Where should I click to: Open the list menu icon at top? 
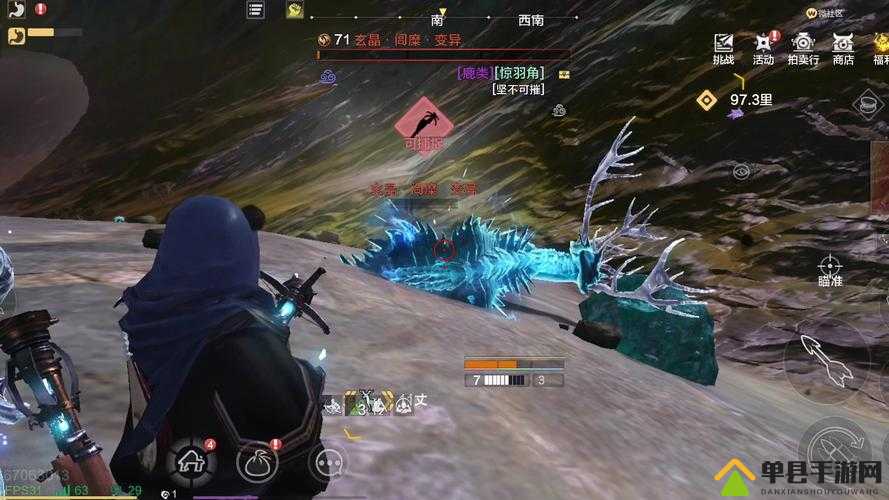256,10
